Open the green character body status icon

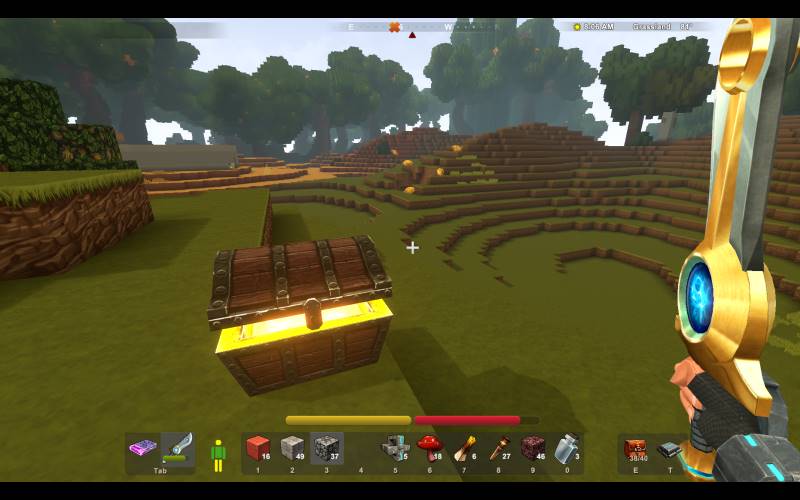(218, 454)
